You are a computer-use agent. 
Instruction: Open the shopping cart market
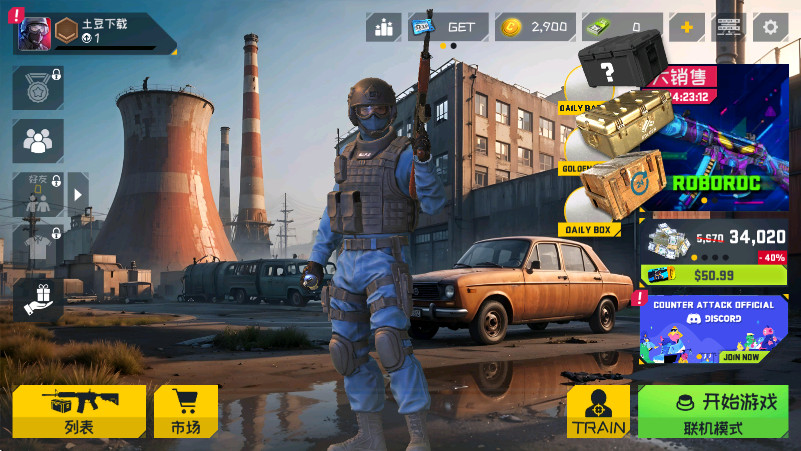click(x=185, y=411)
